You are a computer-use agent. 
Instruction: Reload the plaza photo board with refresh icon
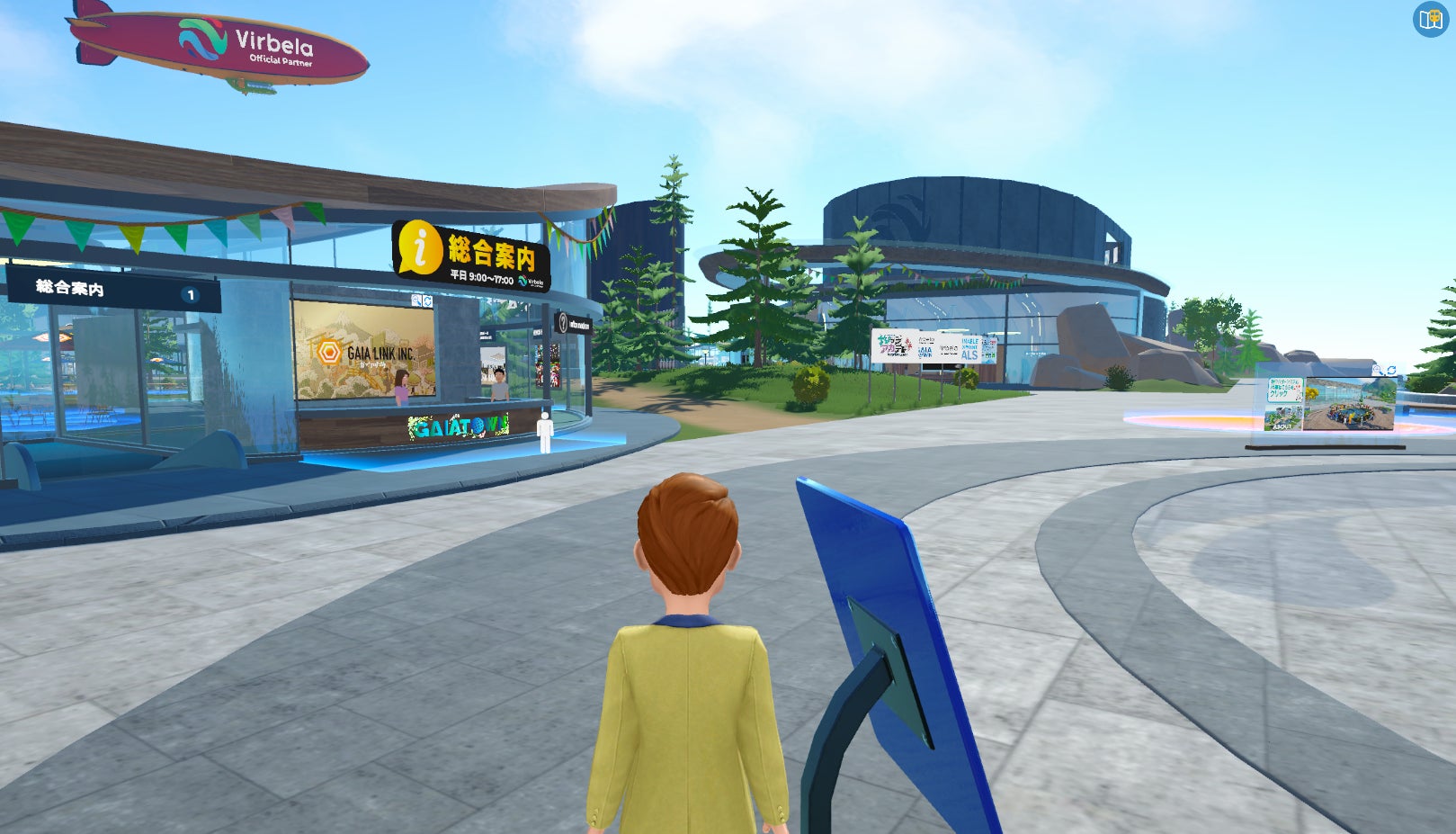point(1391,371)
